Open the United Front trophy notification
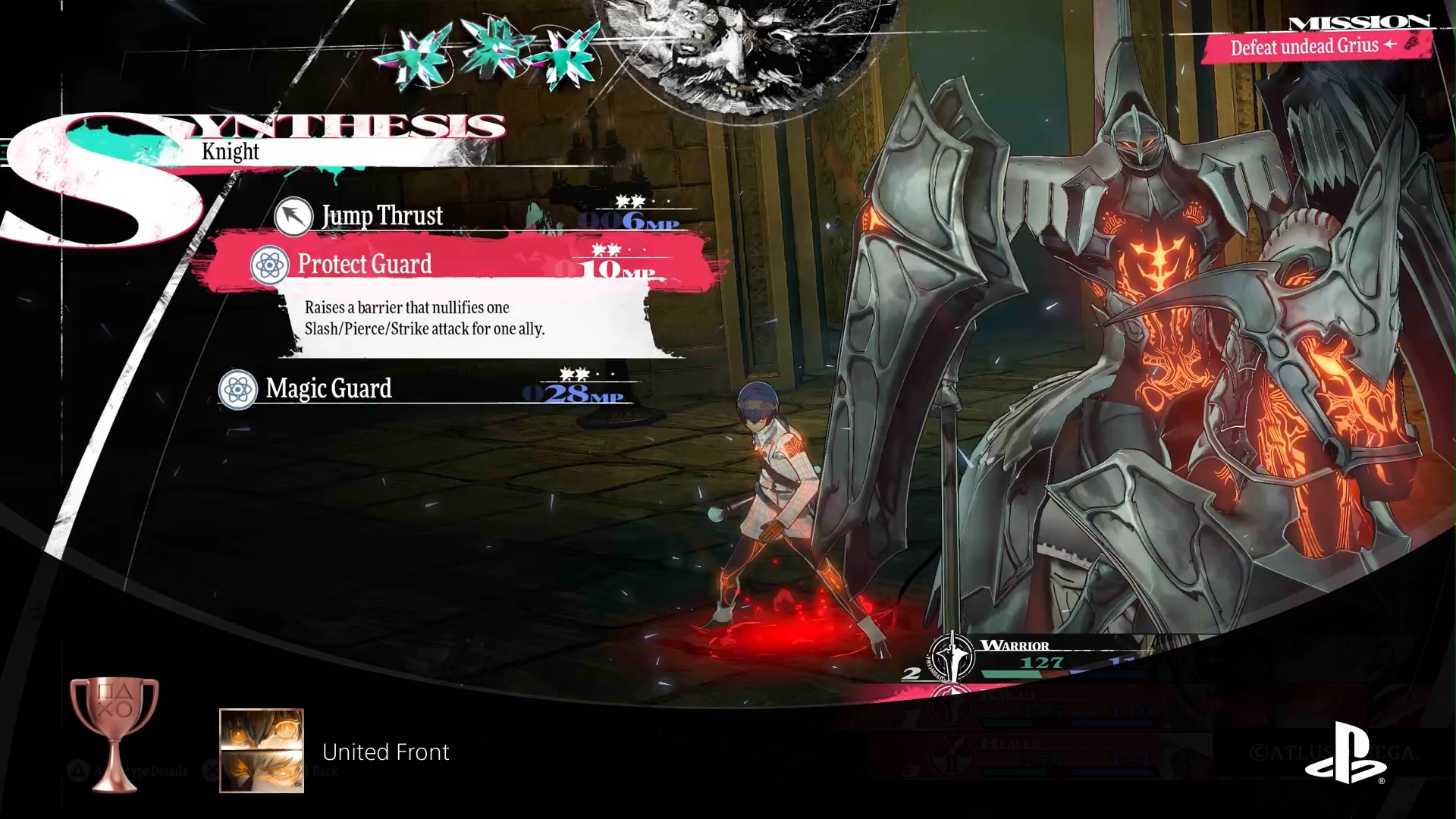 (385, 752)
